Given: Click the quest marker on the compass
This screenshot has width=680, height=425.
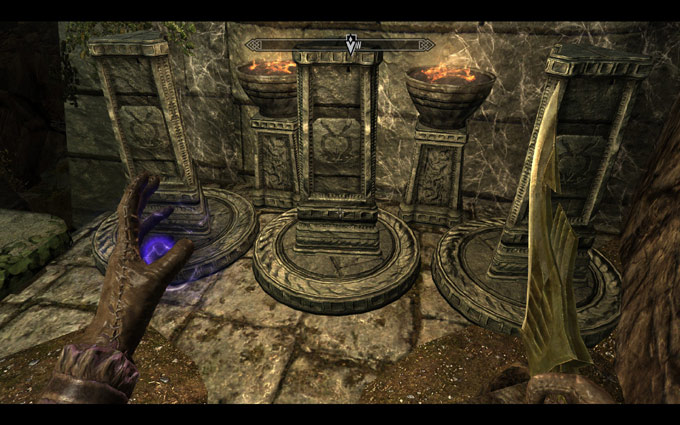Looking at the screenshot, I should click(x=351, y=44).
